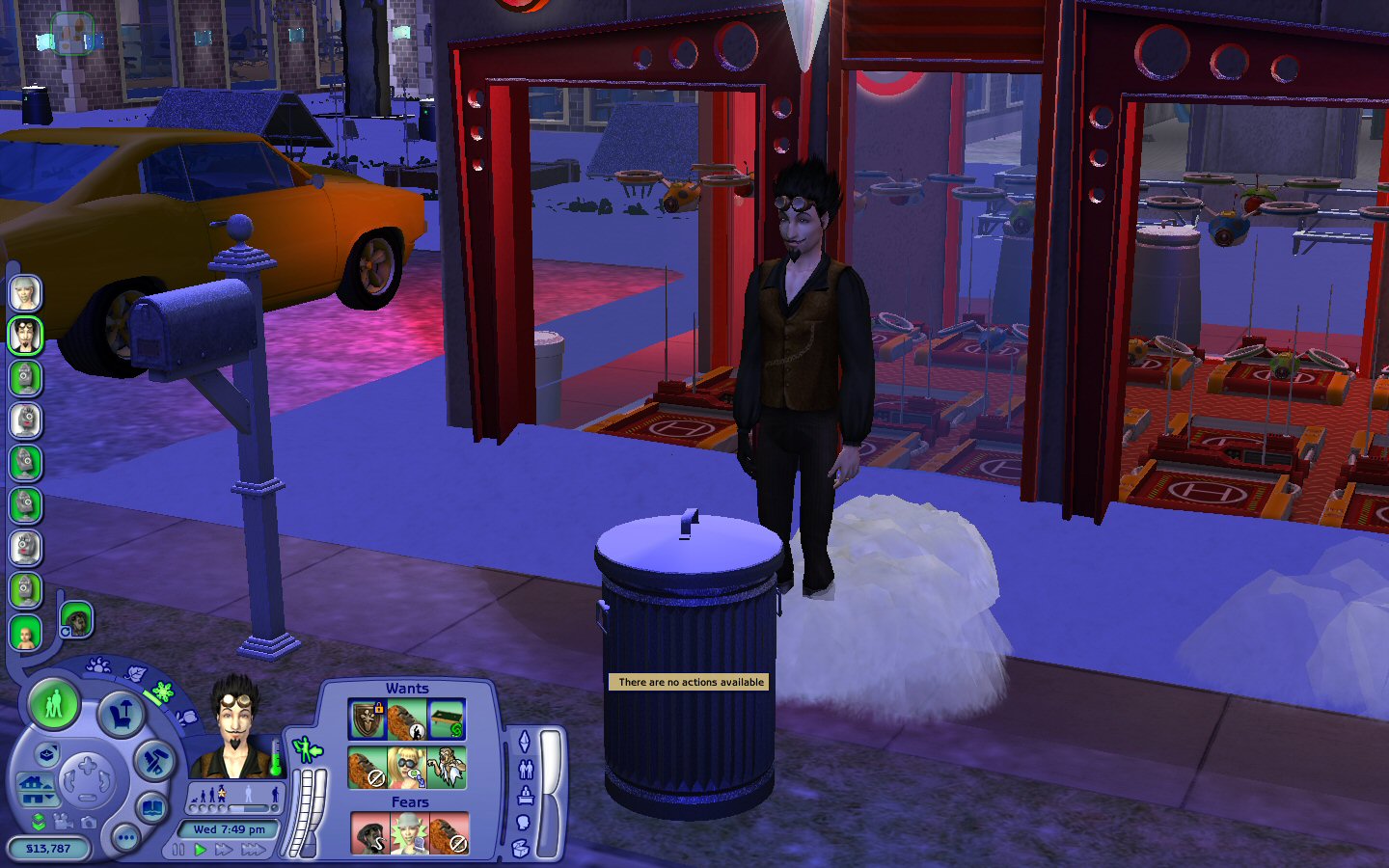Open the Inventory chest panel tab

(521, 848)
